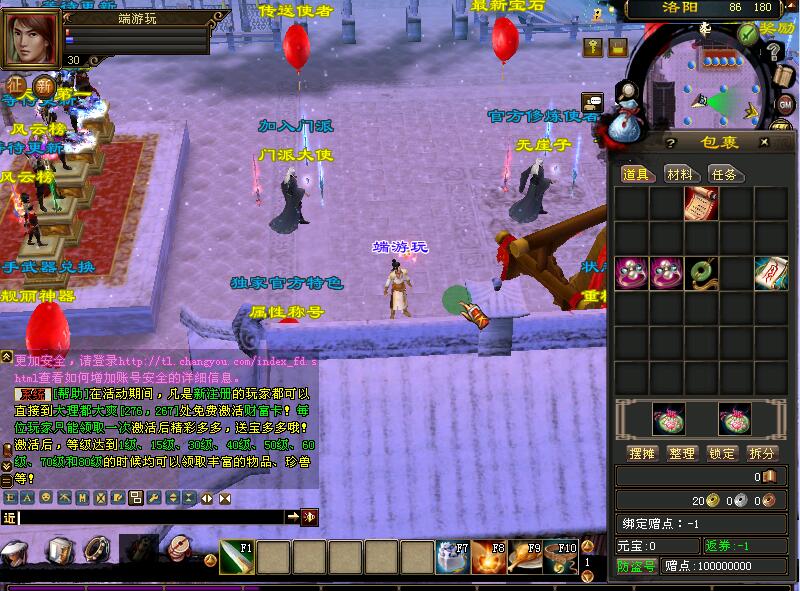Switch to the 材料 tab
This screenshot has width=800, height=591.
[x=680, y=174]
